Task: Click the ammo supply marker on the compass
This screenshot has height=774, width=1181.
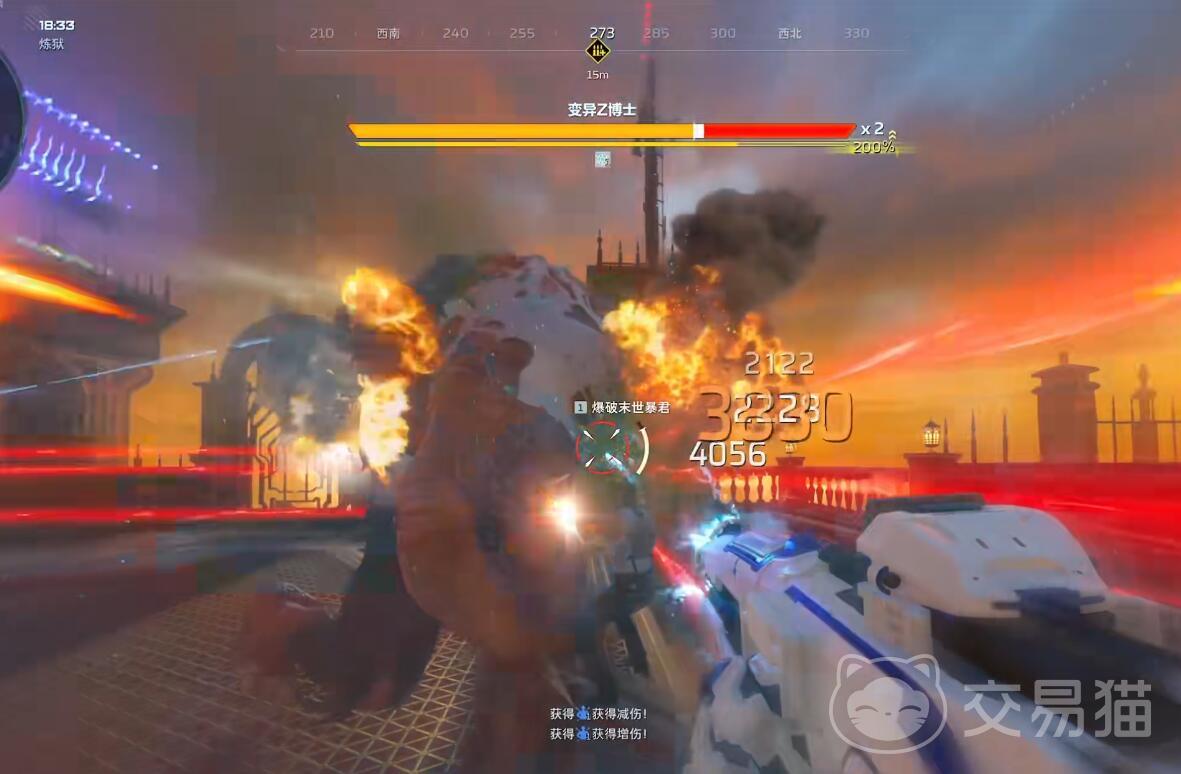Action: pyautogui.click(x=598, y=52)
